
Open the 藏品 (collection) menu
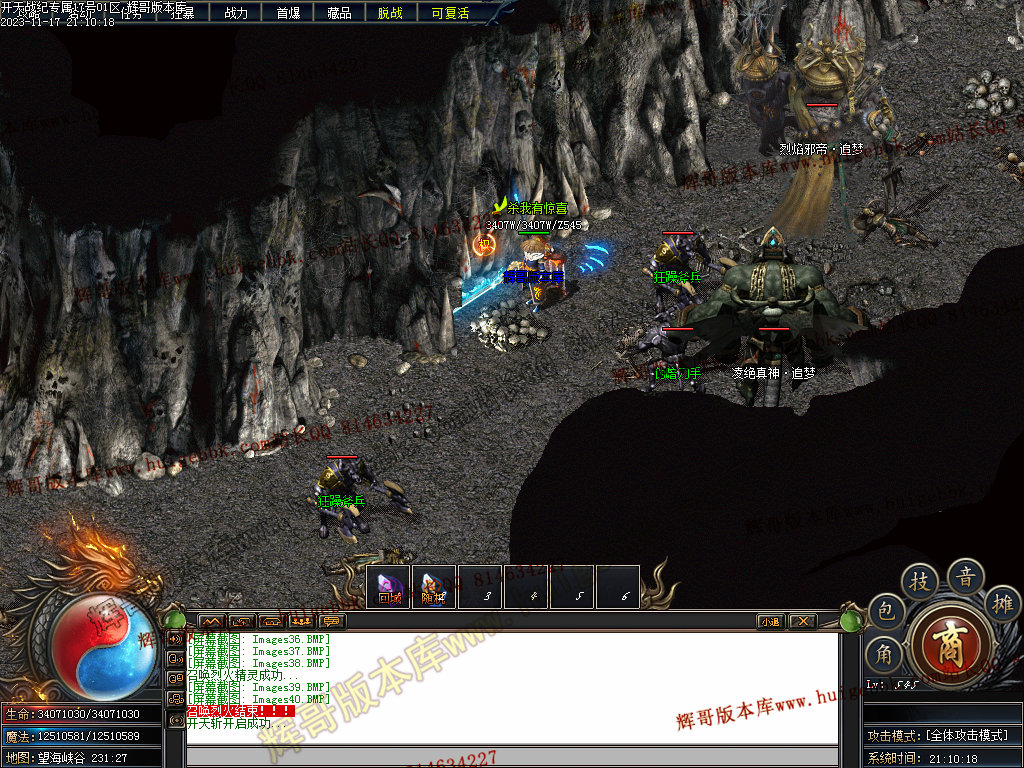click(339, 13)
